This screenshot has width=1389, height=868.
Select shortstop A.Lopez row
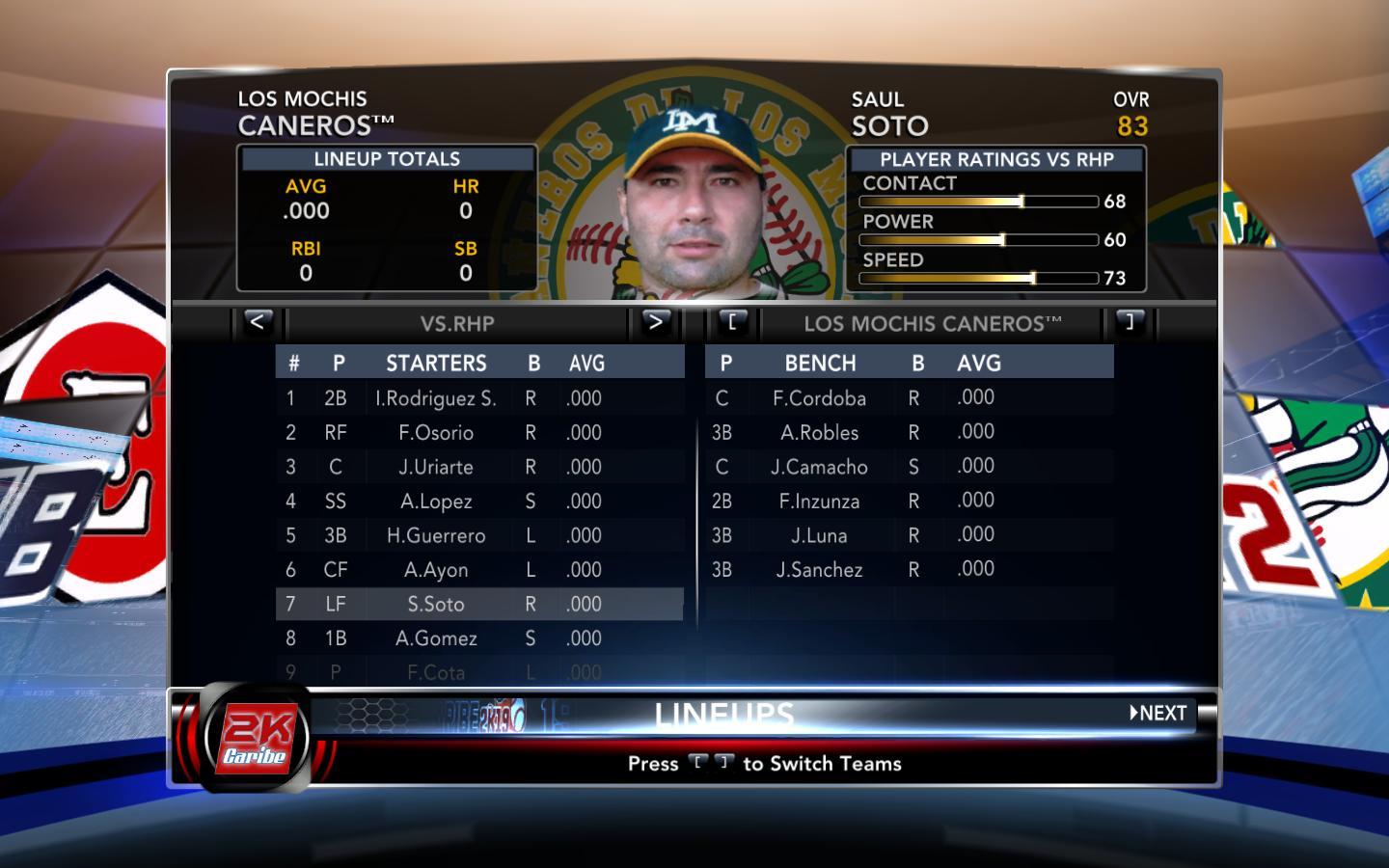[x=436, y=502]
